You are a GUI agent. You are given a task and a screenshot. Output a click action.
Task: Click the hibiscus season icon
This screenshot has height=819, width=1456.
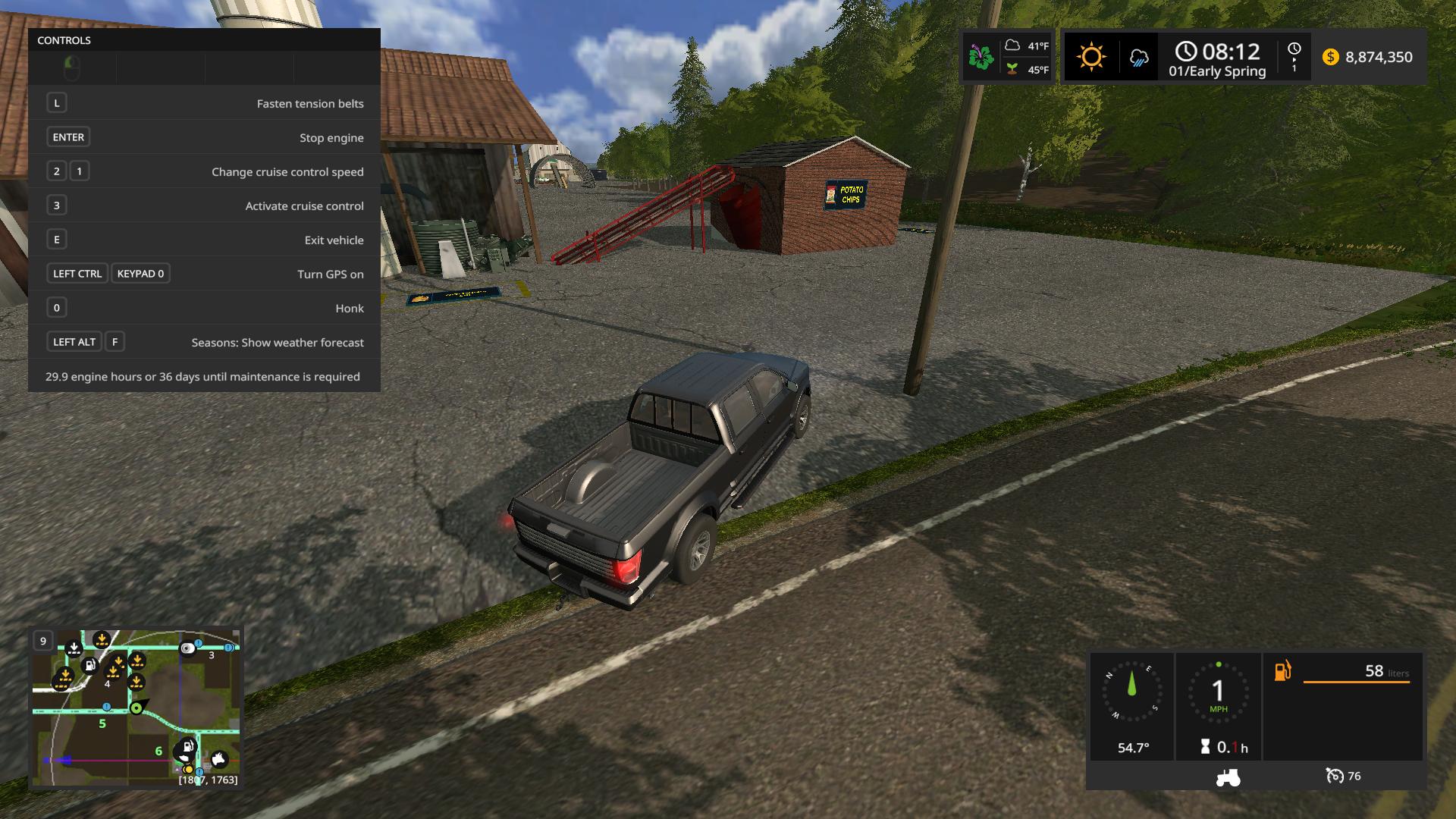coord(981,58)
